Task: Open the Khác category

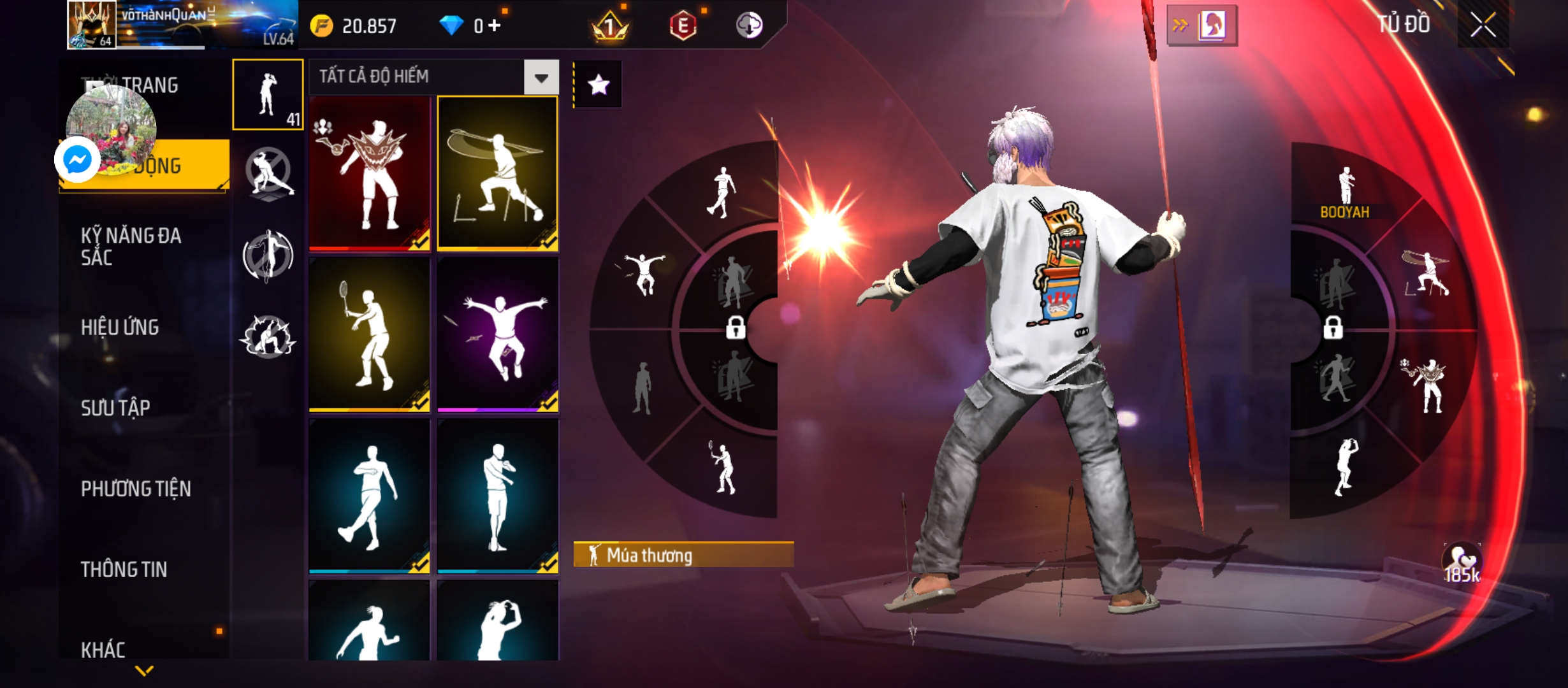Action: pyautogui.click(x=103, y=650)
